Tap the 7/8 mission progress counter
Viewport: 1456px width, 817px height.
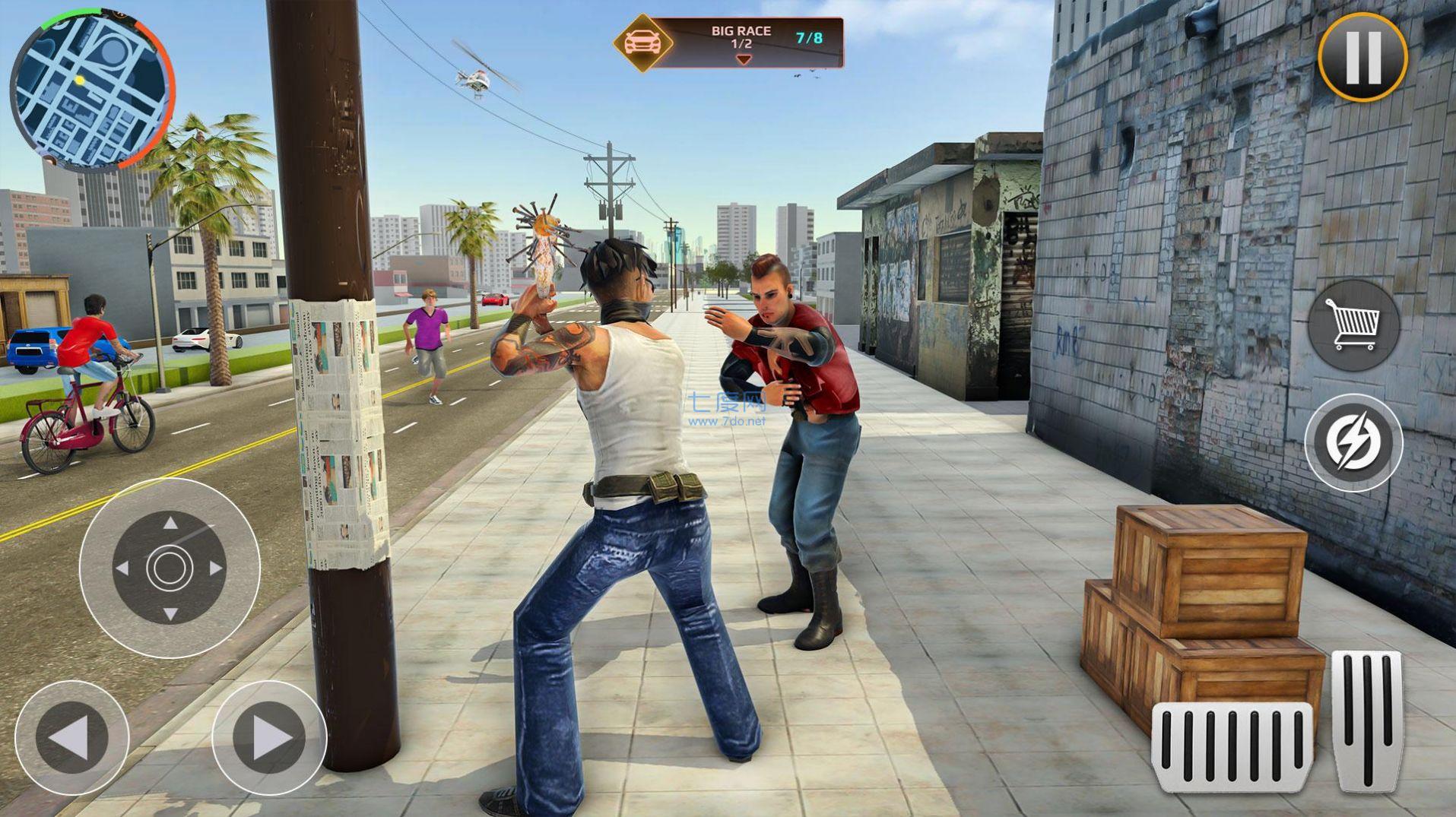pyautogui.click(x=809, y=40)
